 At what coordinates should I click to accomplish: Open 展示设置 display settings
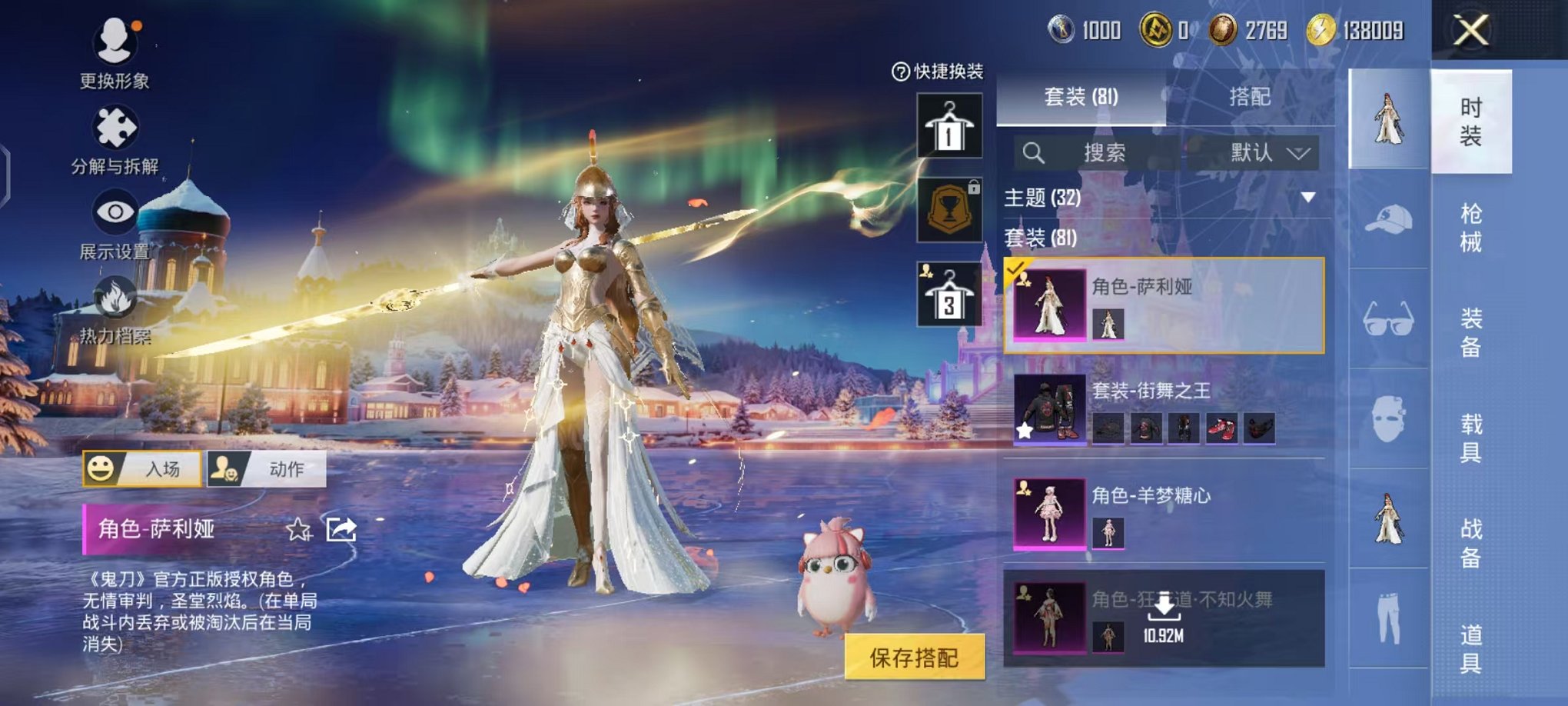point(115,212)
